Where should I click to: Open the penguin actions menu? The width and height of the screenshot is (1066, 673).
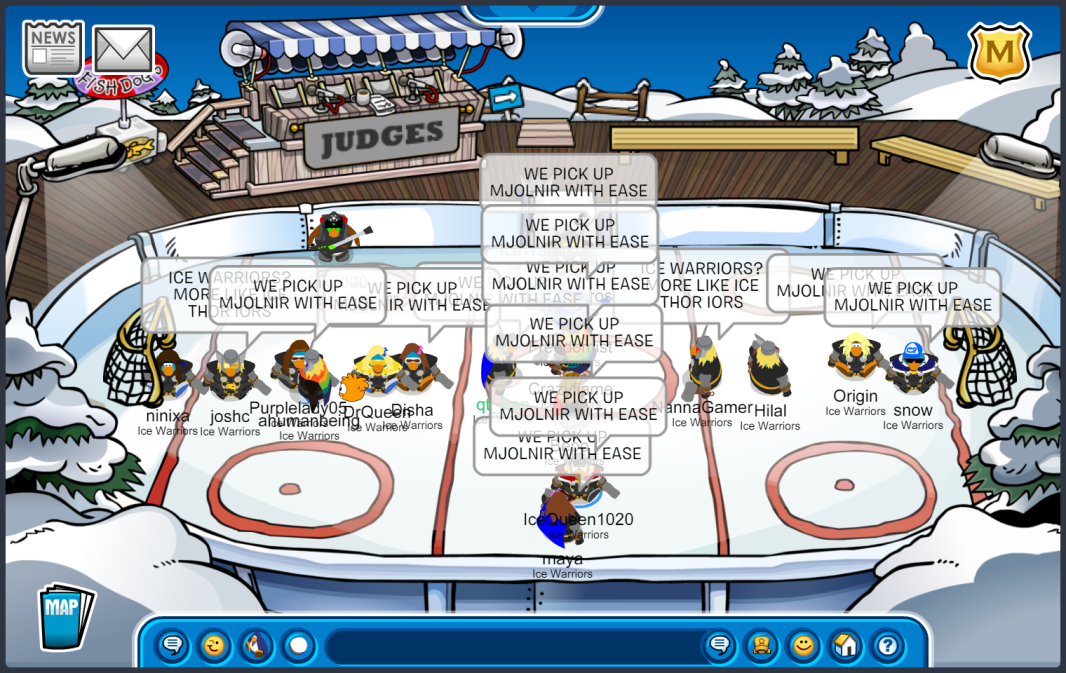[256, 646]
